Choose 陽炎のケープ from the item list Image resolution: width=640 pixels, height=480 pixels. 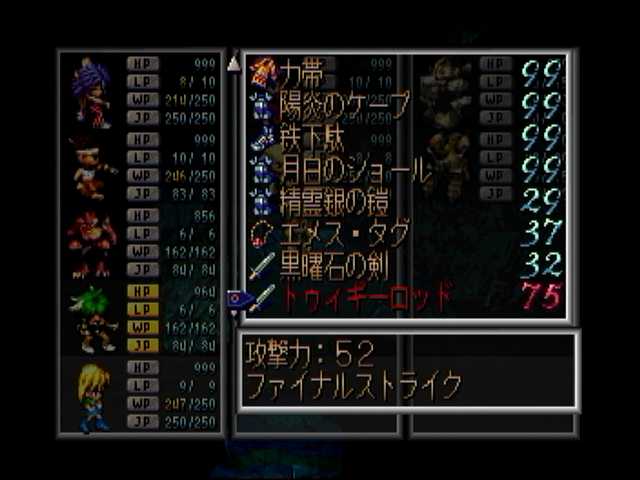(330, 103)
